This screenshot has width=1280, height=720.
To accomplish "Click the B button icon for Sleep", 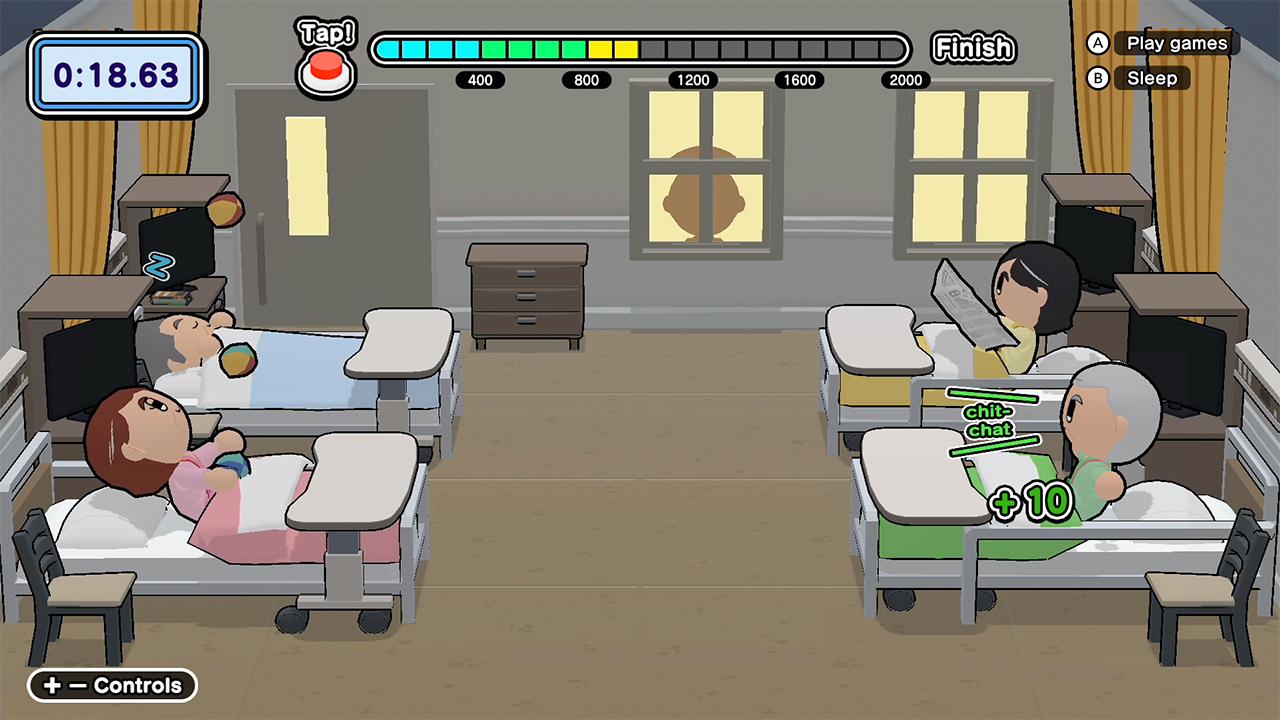I will (1097, 78).
